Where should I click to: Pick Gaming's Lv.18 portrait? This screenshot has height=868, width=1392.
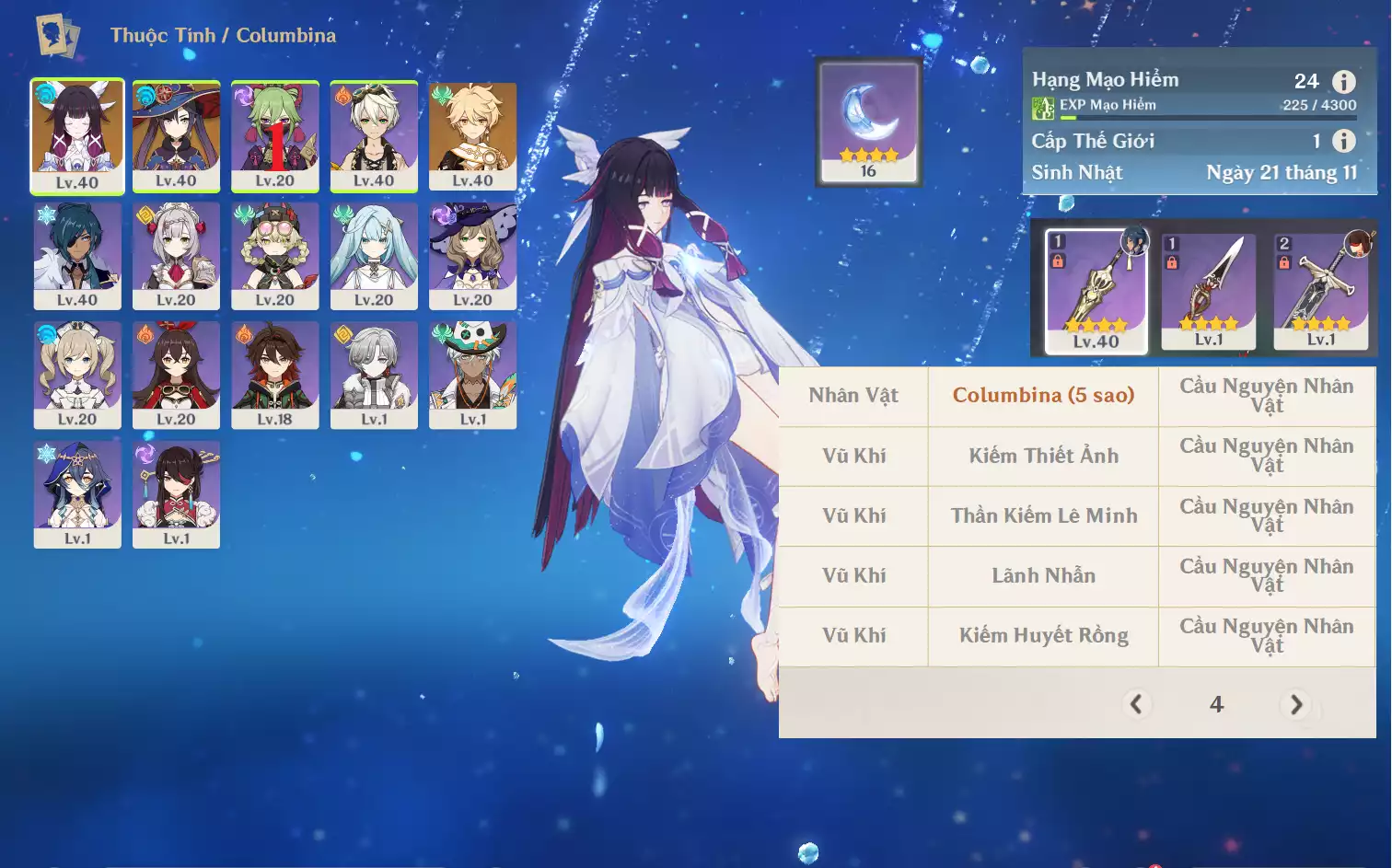275,374
